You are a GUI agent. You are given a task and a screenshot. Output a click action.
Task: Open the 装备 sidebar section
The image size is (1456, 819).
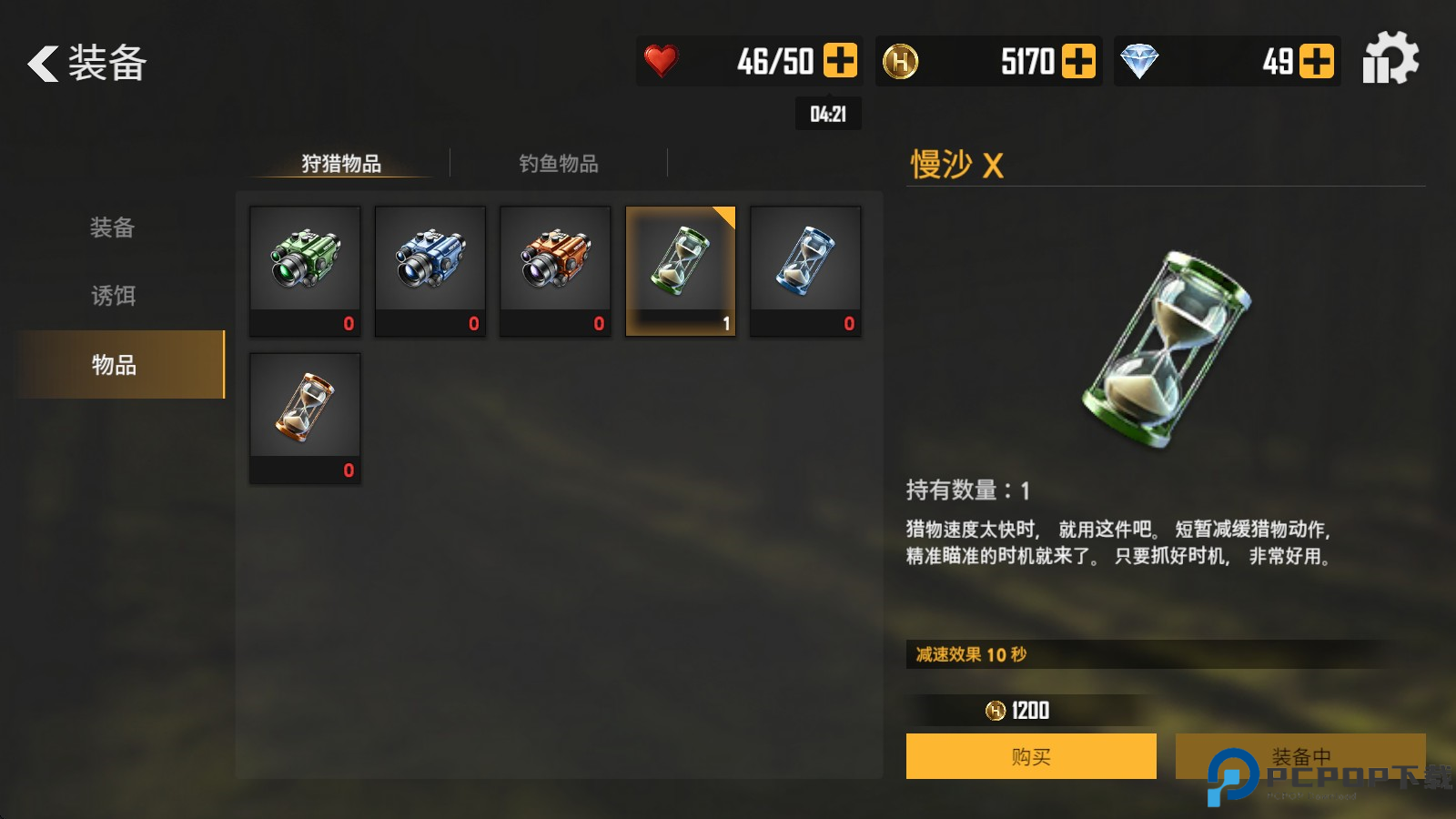tap(111, 228)
